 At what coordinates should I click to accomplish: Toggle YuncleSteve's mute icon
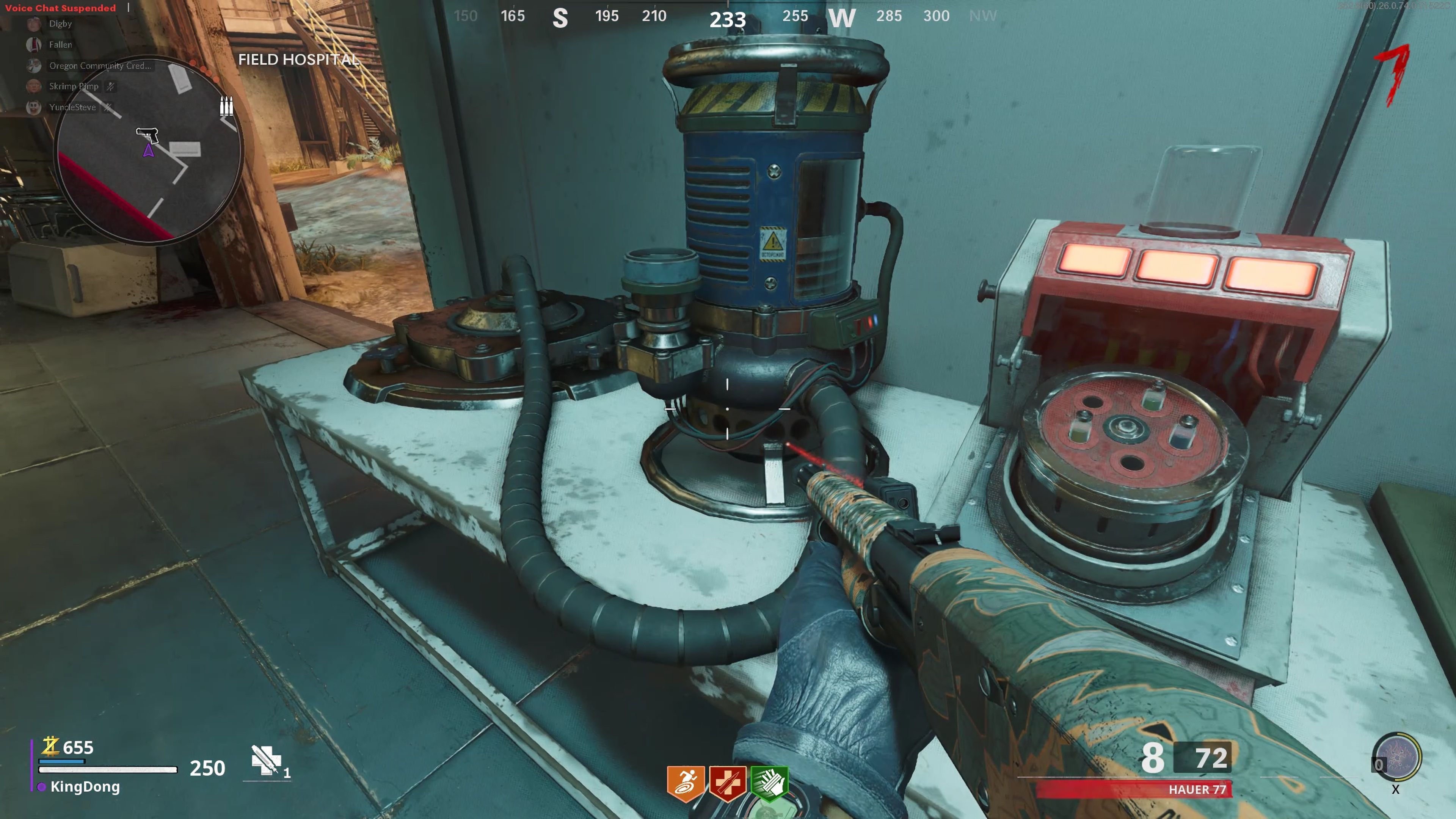pos(107,107)
